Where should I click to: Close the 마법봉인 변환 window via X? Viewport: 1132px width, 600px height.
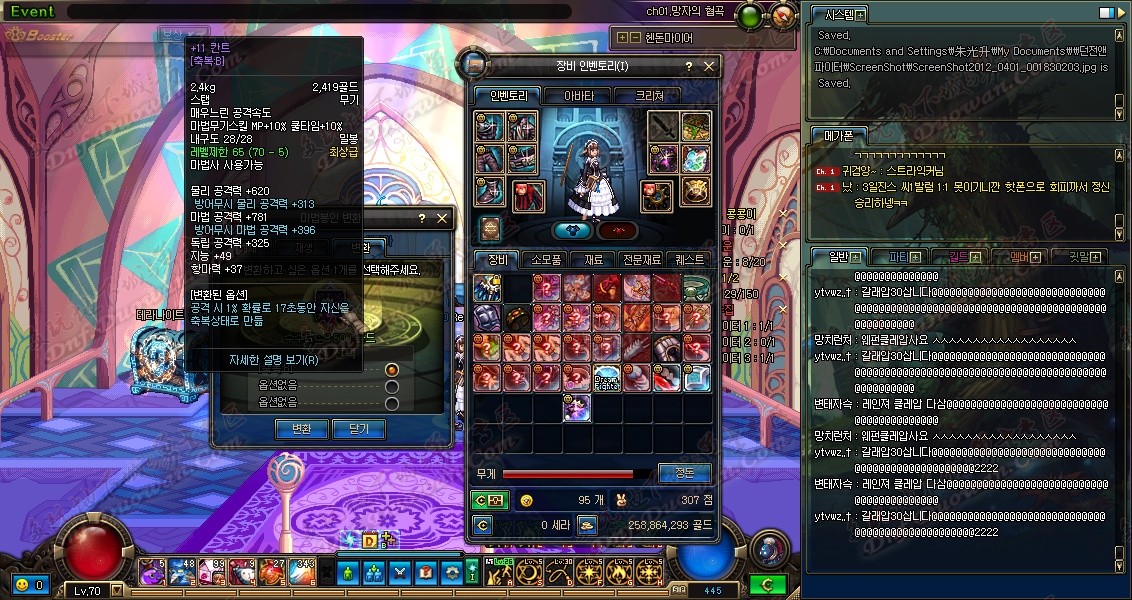coord(442,219)
